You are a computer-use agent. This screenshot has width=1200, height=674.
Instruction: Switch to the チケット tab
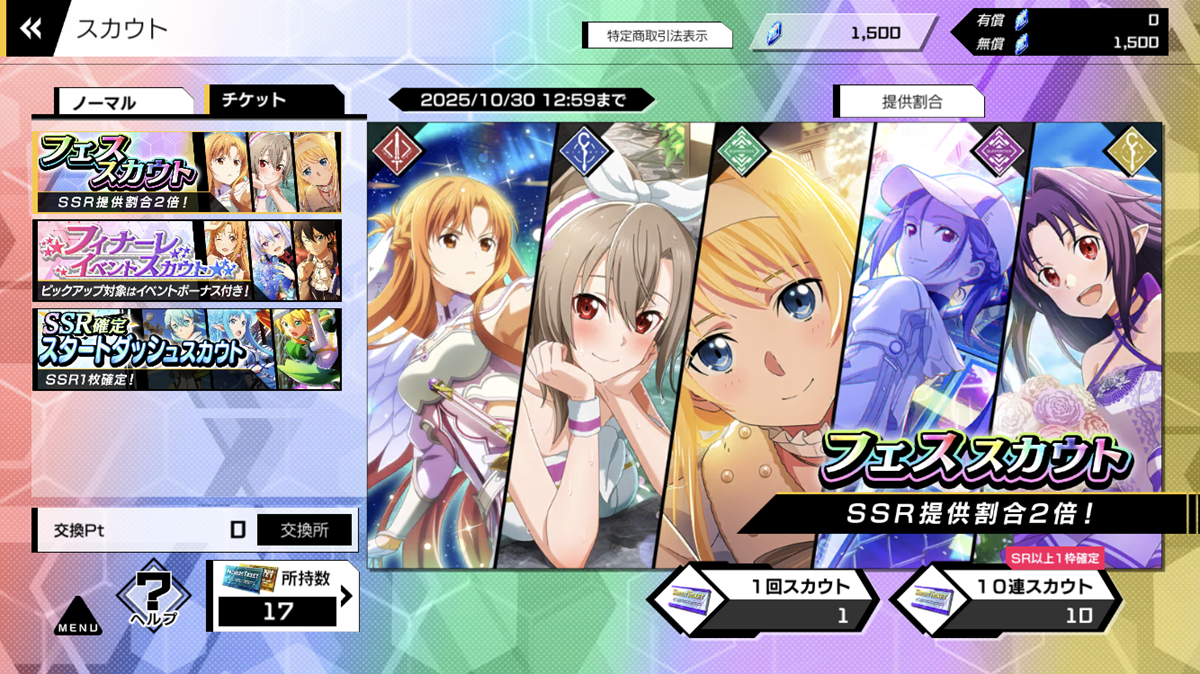(274, 100)
